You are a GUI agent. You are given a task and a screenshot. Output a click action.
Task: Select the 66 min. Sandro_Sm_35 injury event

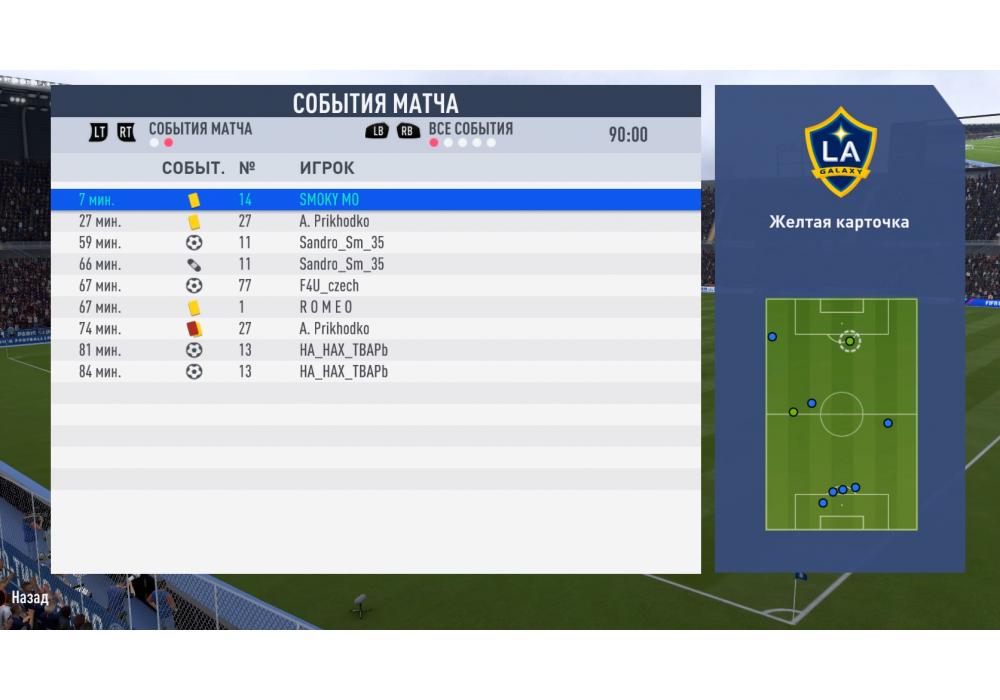point(375,264)
